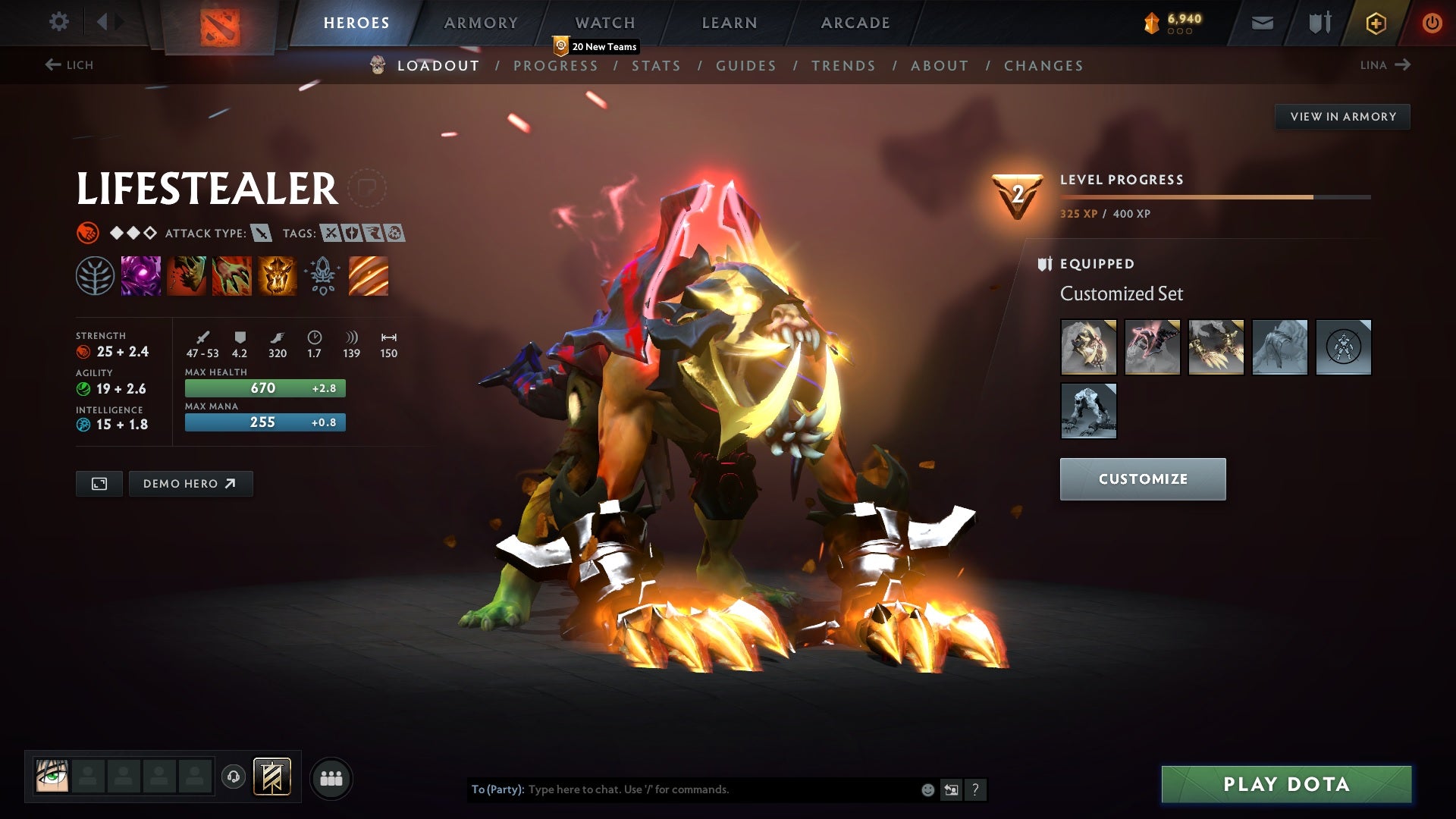Viewport: 1456px width, 819px height.
Task: View the Rage ability icon
Action: coord(140,276)
